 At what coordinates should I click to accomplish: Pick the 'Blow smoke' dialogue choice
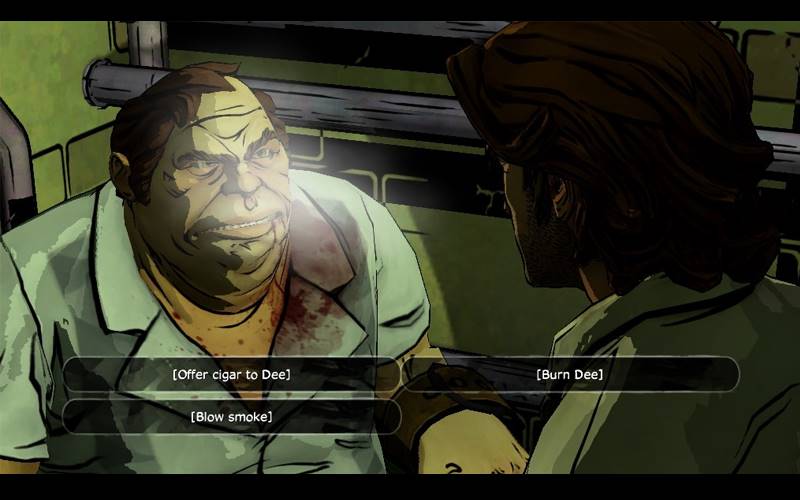tap(231, 416)
